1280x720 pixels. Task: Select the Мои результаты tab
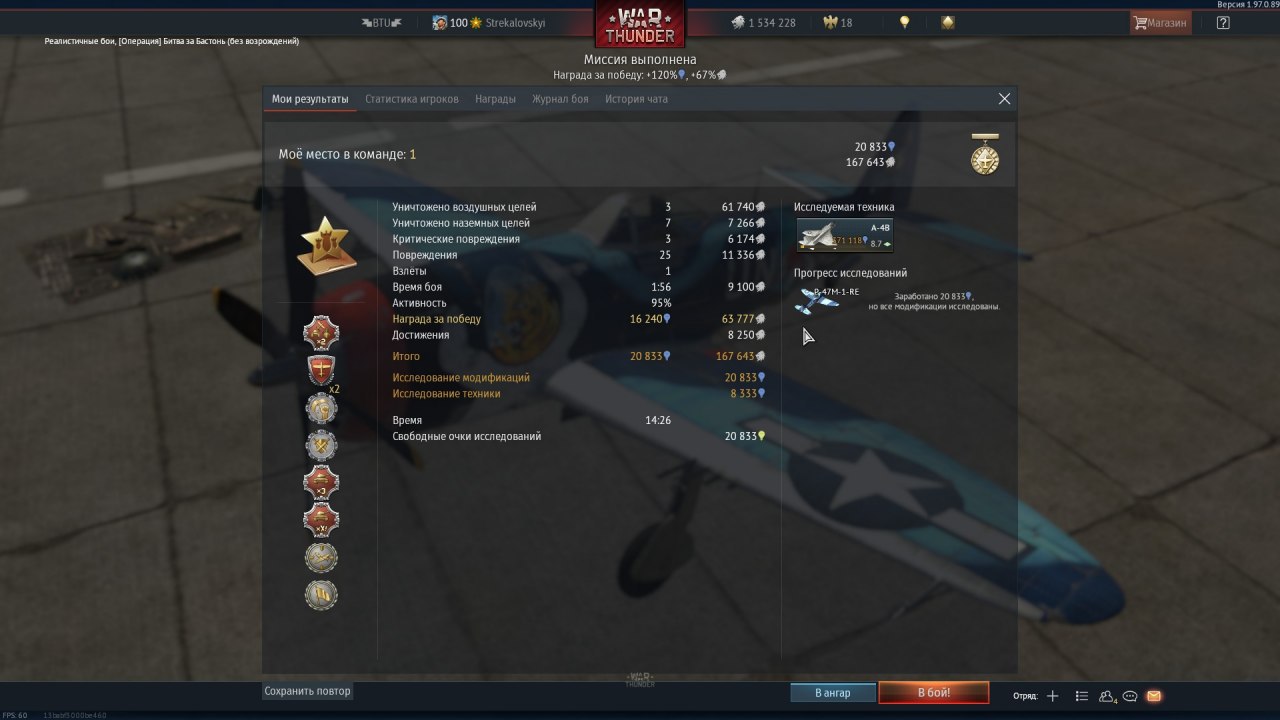click(310, 99)
